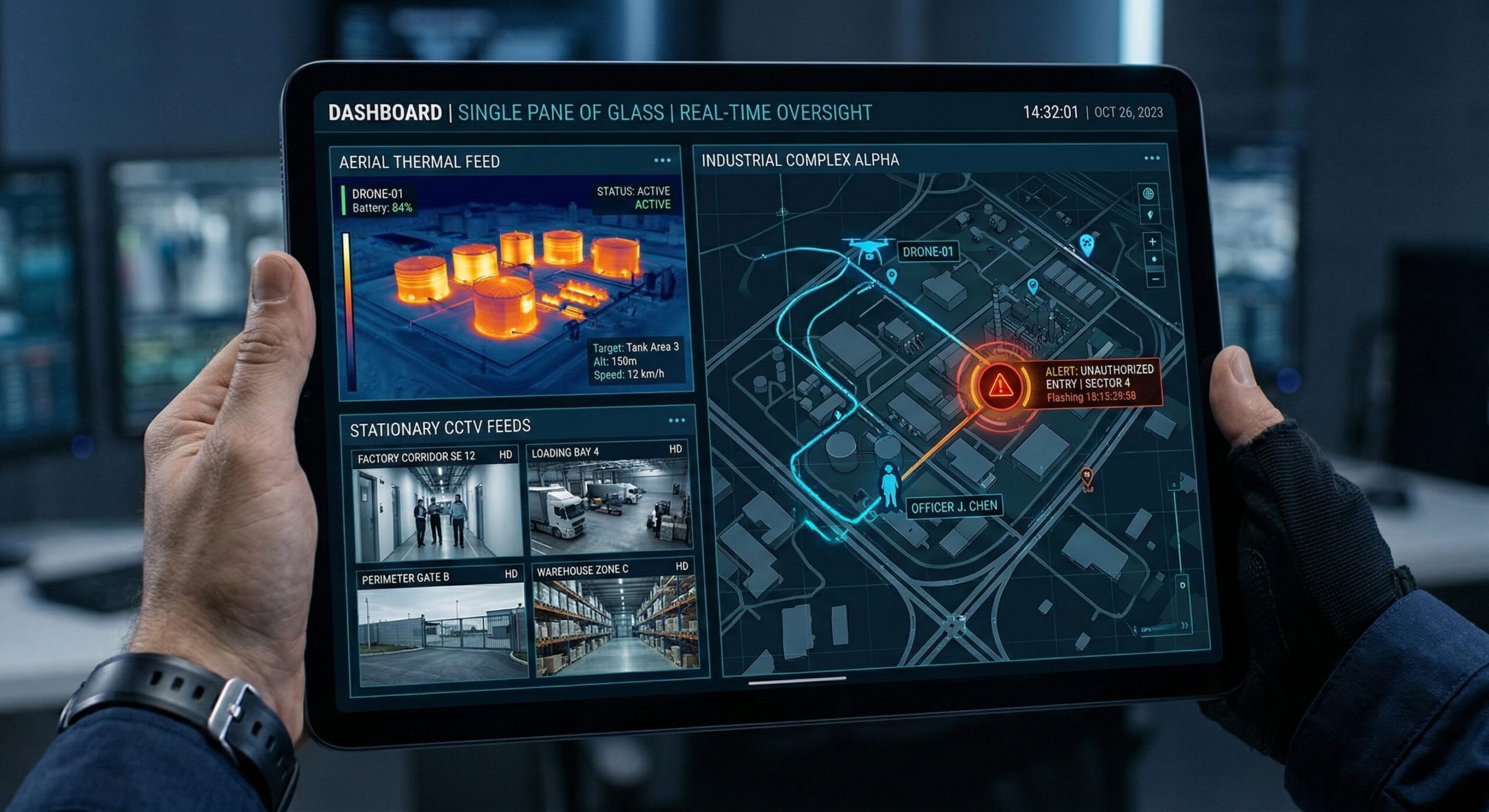The width and height of the screenshot is (1489, 812).
Task: Open the Stationary CCTV Feeds three-dot menu
Action: [x=676, y=421]
